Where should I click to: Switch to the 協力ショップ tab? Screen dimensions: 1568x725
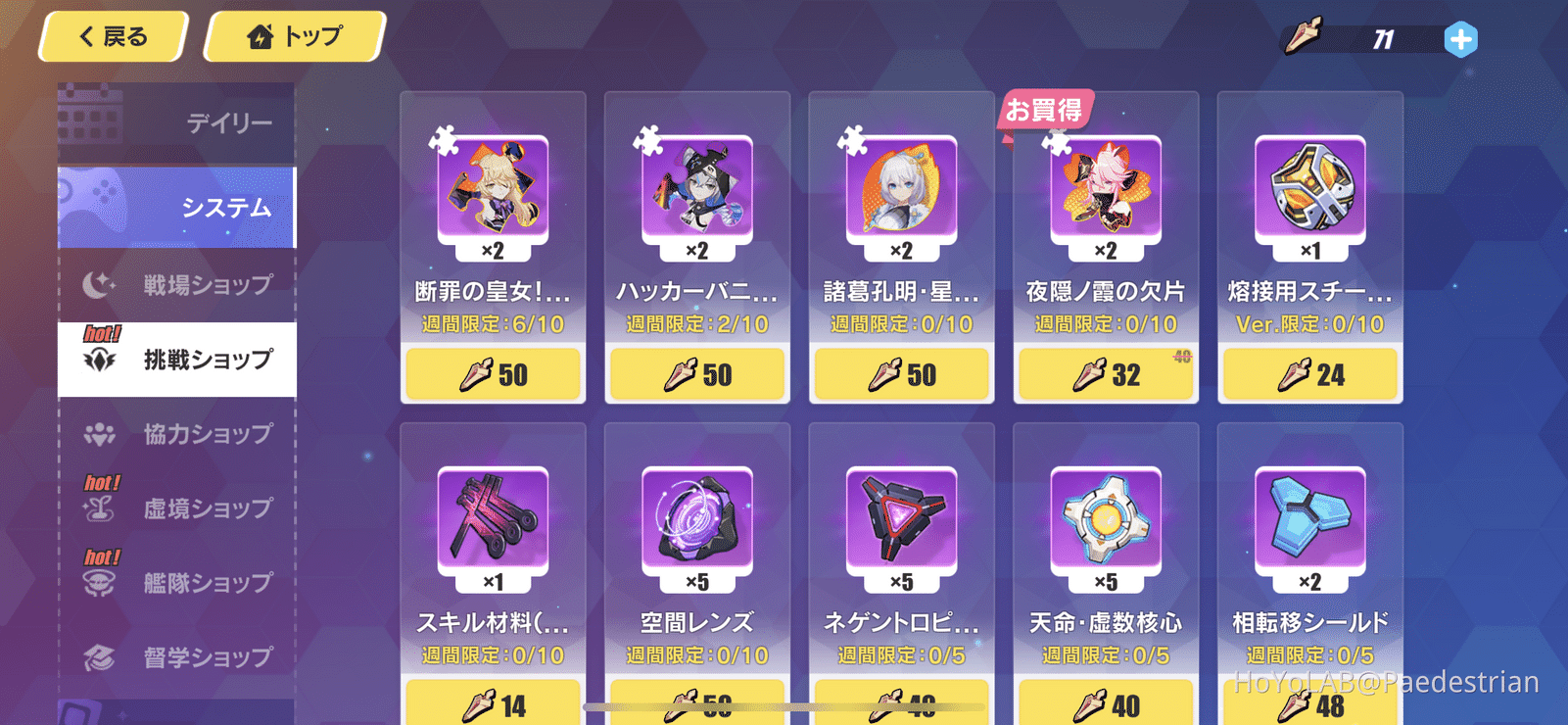(x=176, y=433)
